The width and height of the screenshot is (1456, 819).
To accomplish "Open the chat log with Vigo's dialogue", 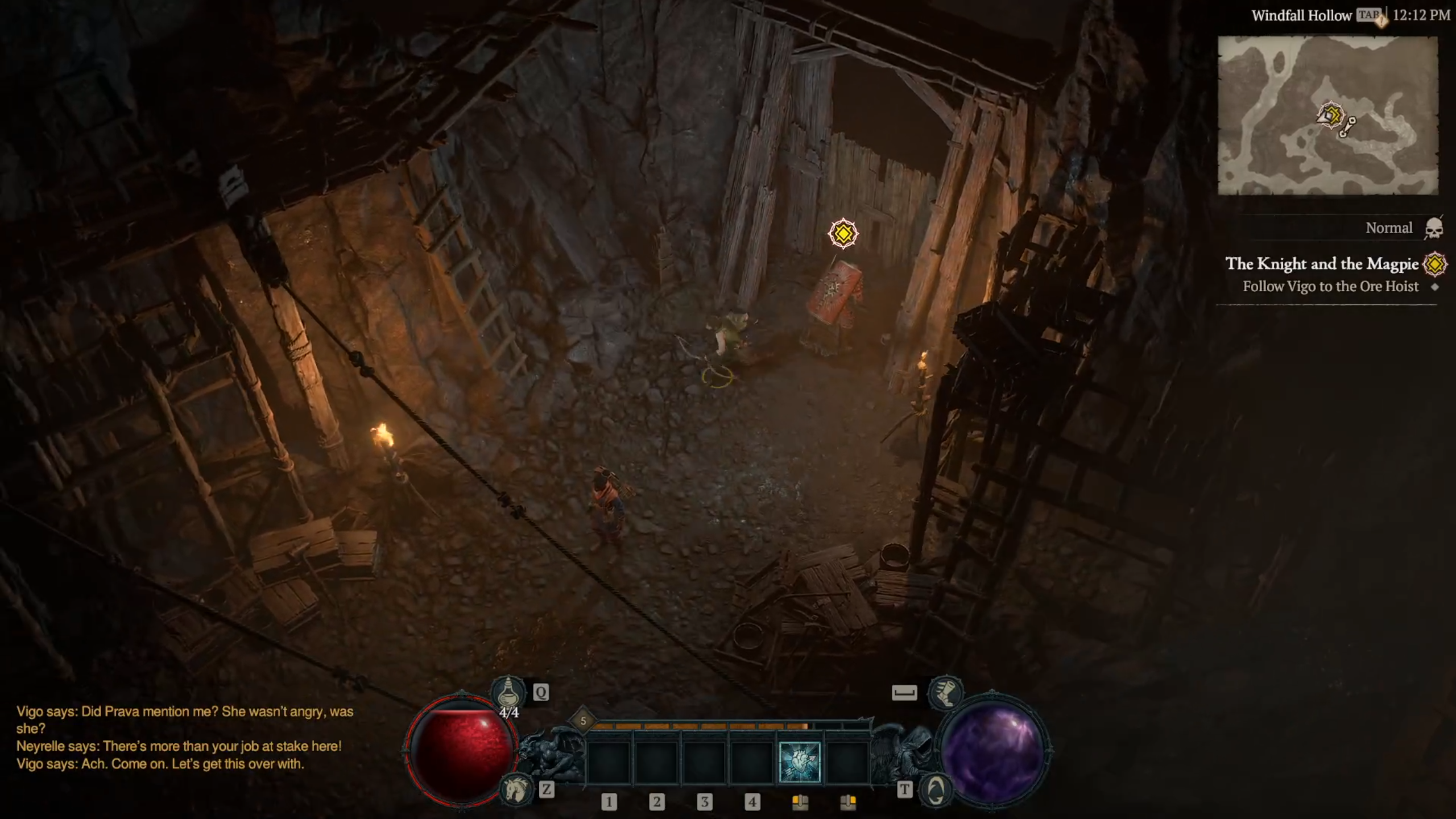I will (185, 738).
